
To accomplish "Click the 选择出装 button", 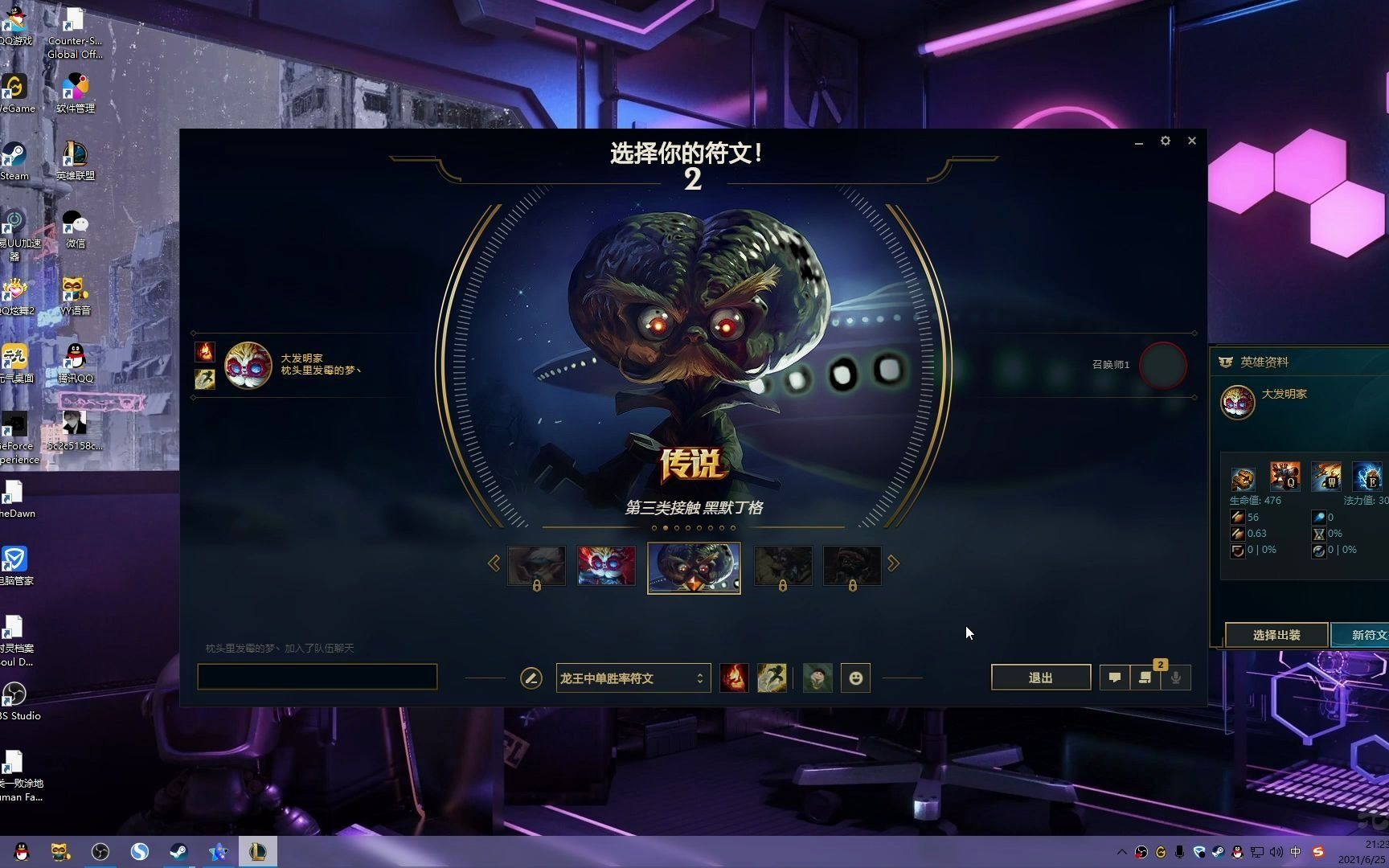I will pos(1276,635).
